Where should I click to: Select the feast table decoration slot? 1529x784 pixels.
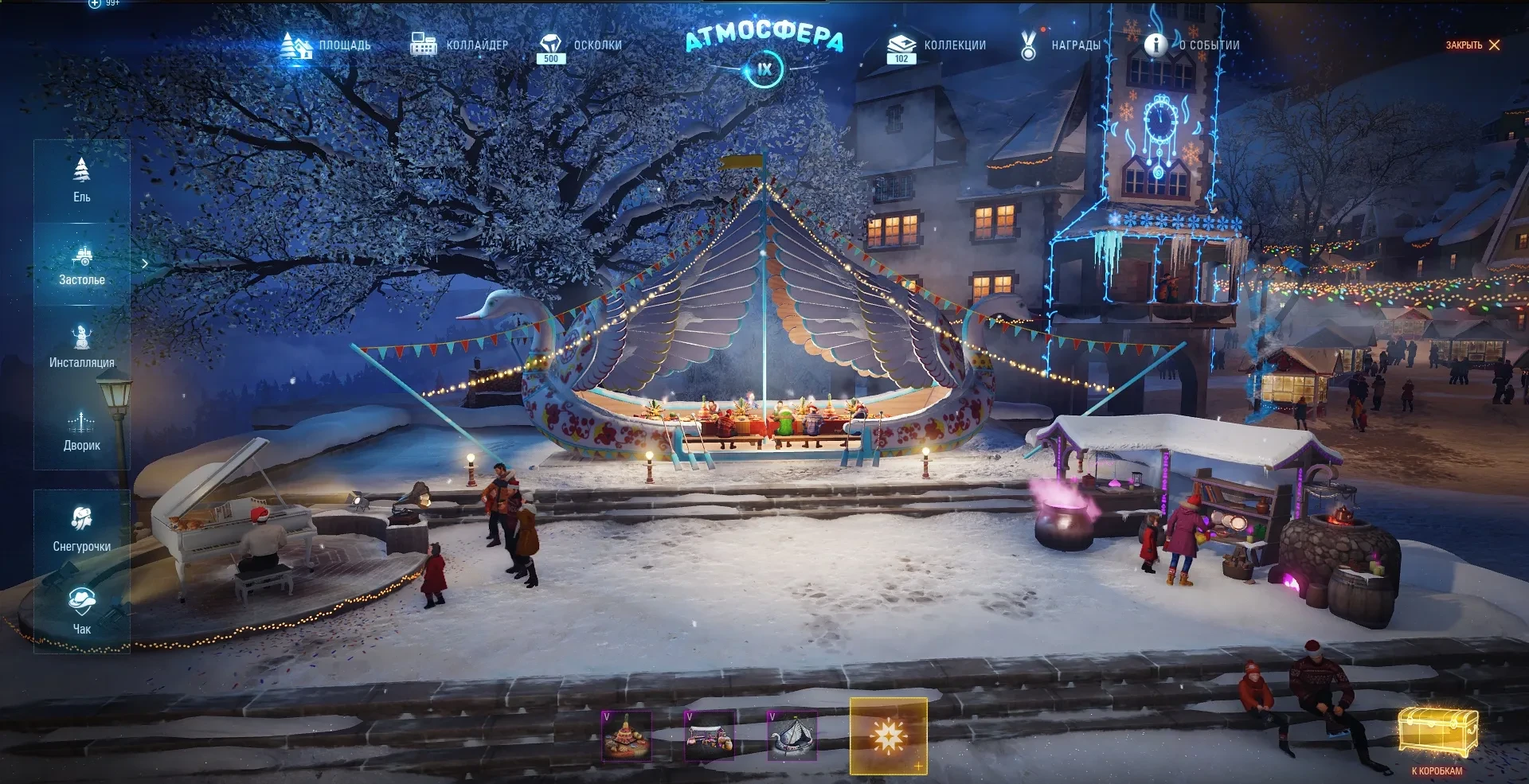click(626, 735)
